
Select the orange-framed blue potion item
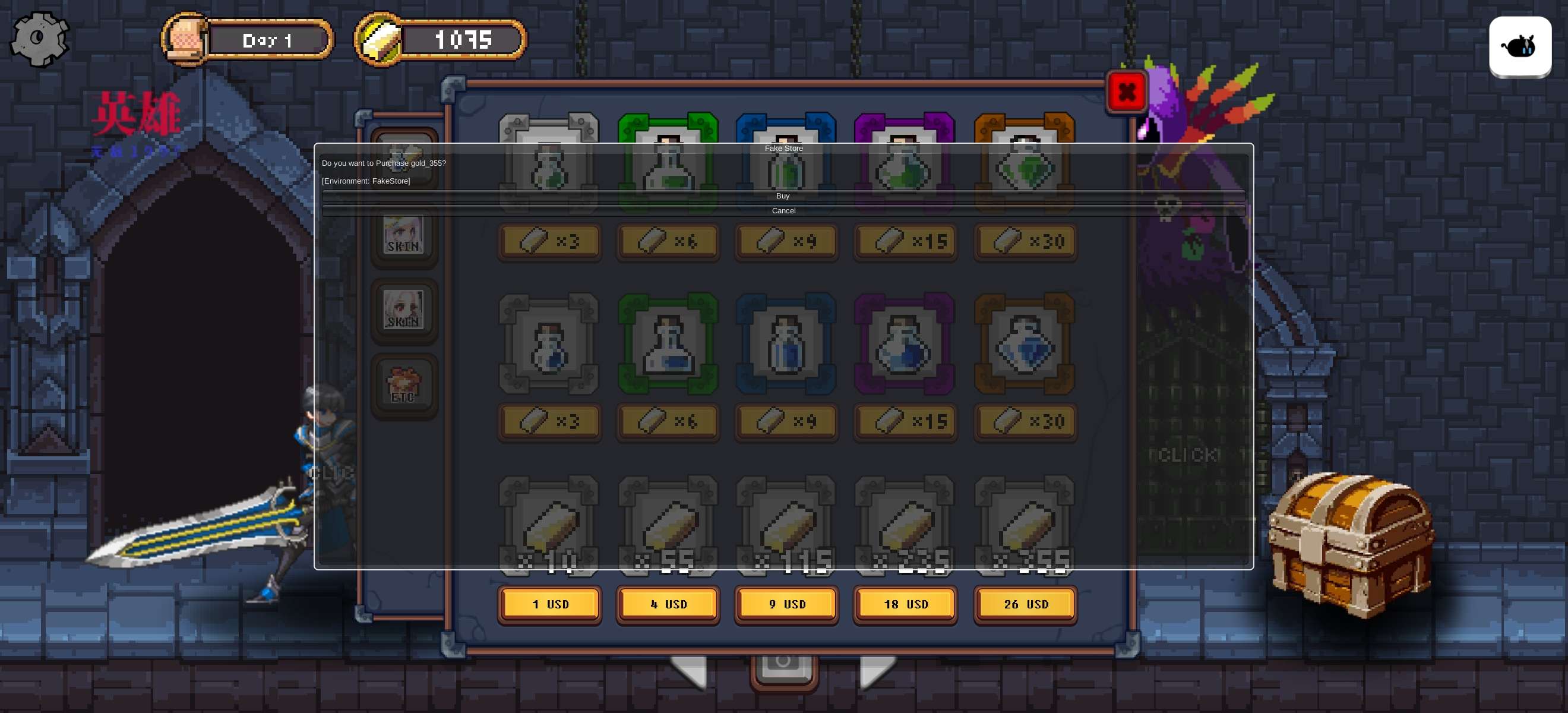(x=1025, y=344)
